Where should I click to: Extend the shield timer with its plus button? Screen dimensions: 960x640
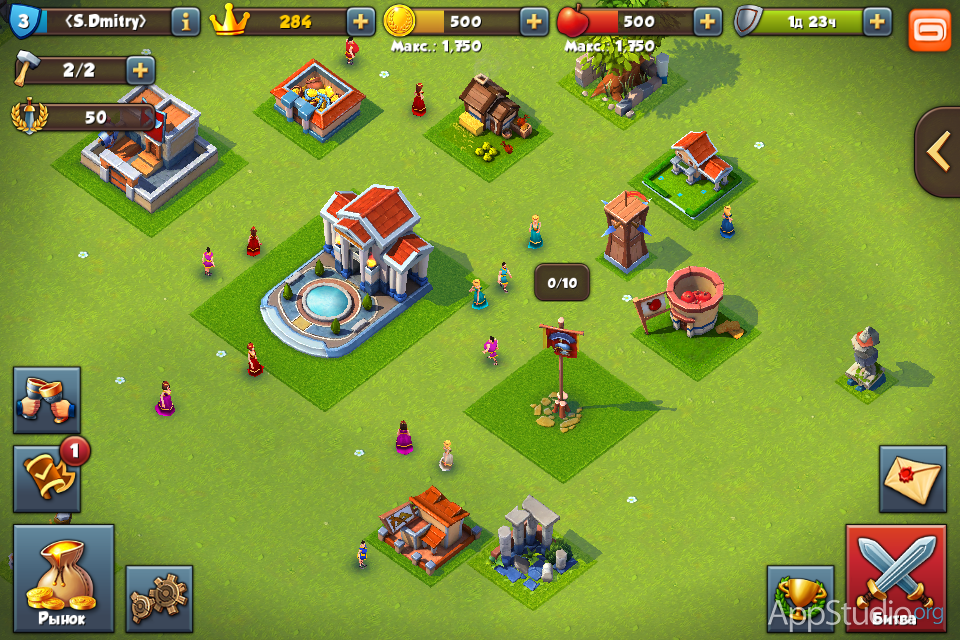(x=877, y=21)
